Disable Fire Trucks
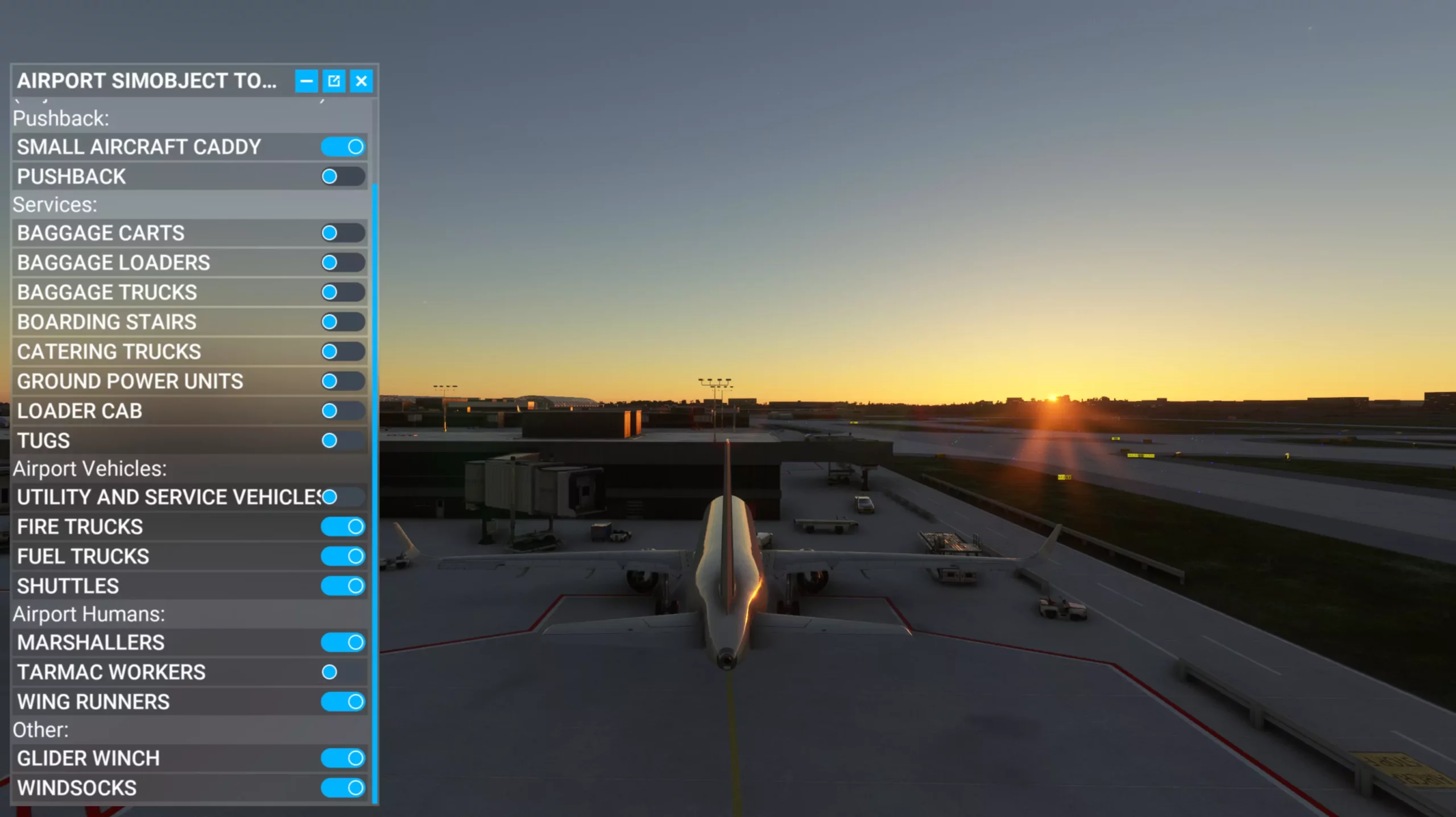Viewport: 1456px width, 817px height. coord(343,527)
